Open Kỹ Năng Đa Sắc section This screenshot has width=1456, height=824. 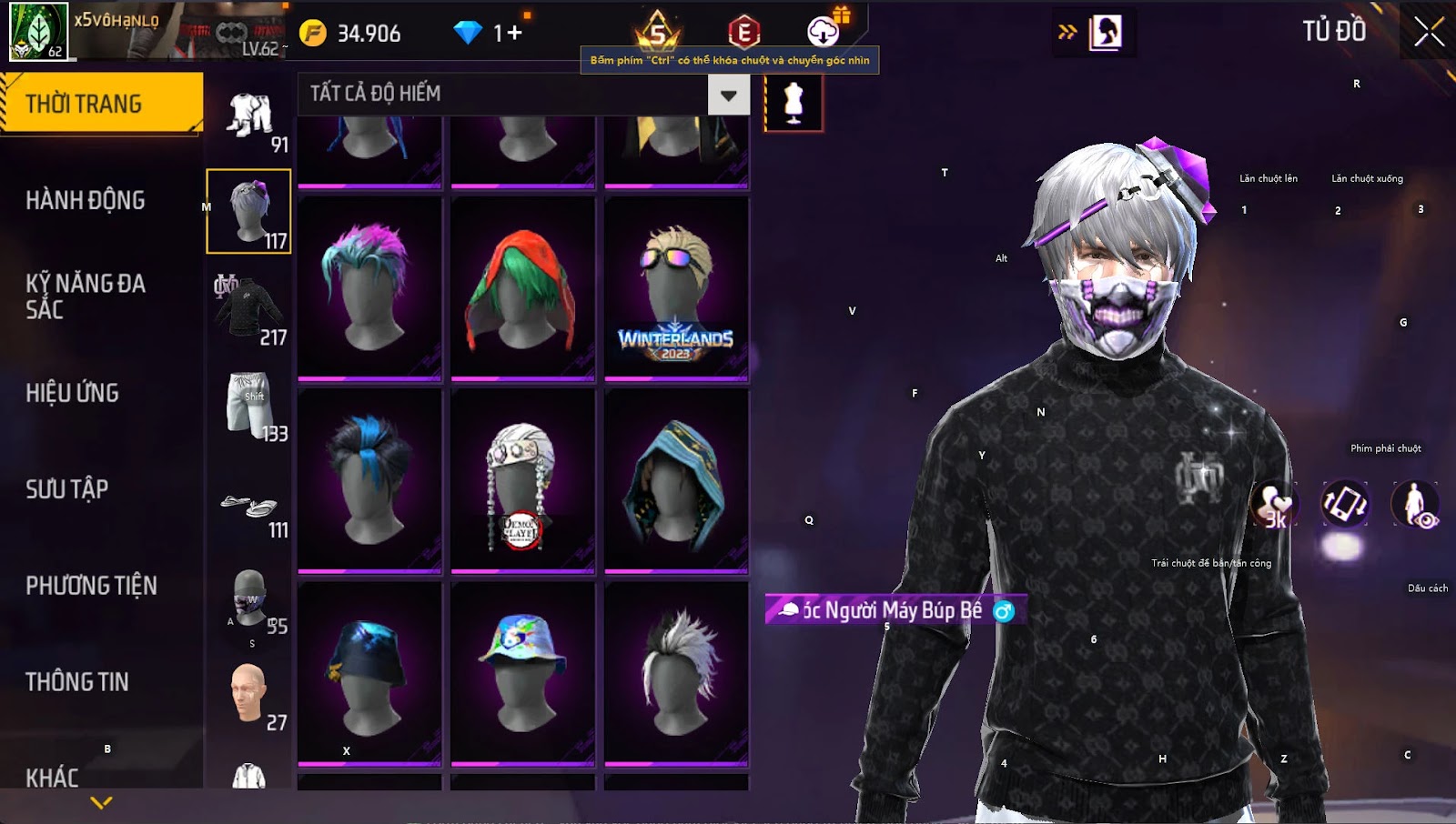click(86, 296)
